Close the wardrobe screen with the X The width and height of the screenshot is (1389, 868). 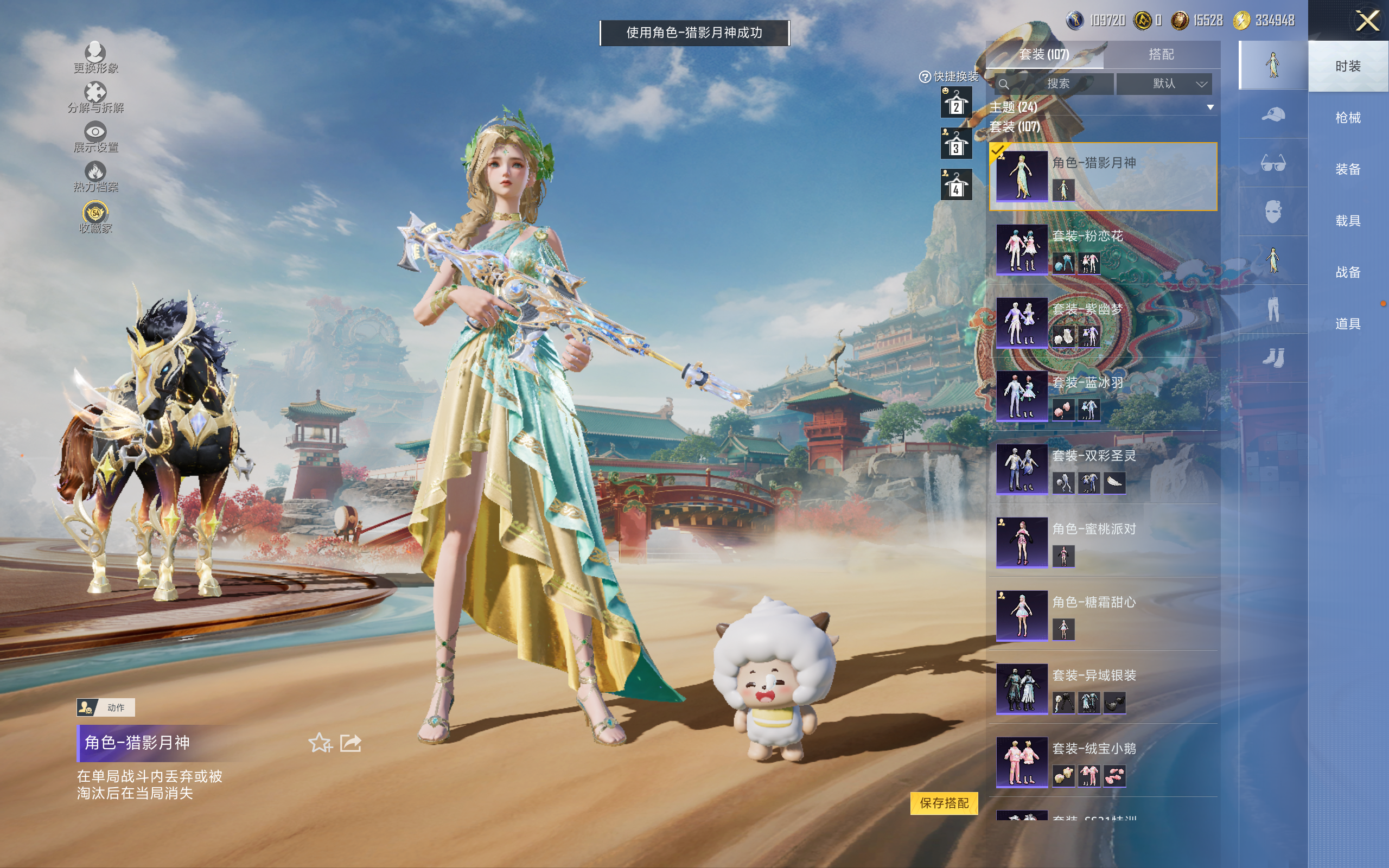(x=1367, y=22)
